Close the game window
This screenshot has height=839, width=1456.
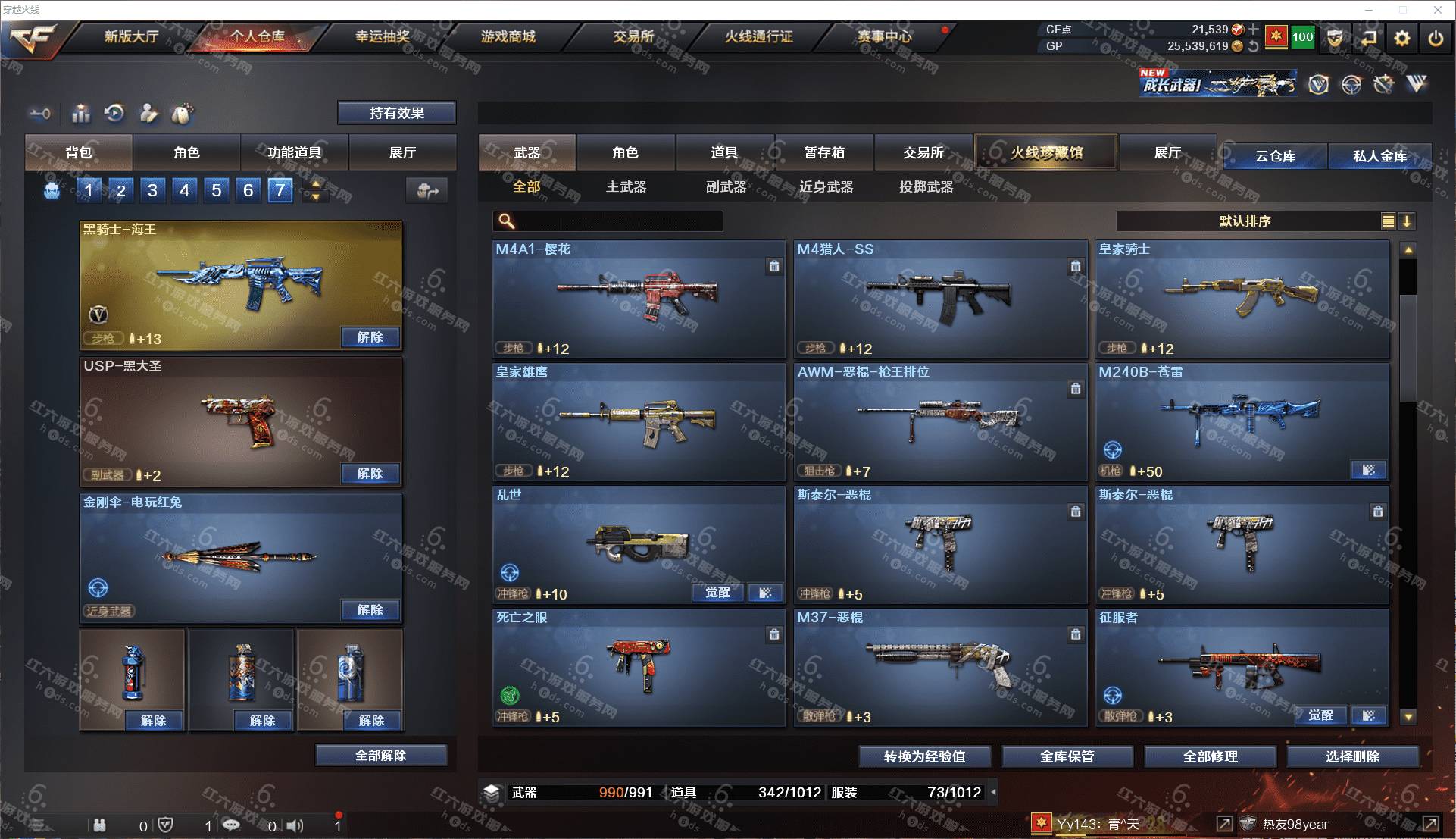[1437, 10]
